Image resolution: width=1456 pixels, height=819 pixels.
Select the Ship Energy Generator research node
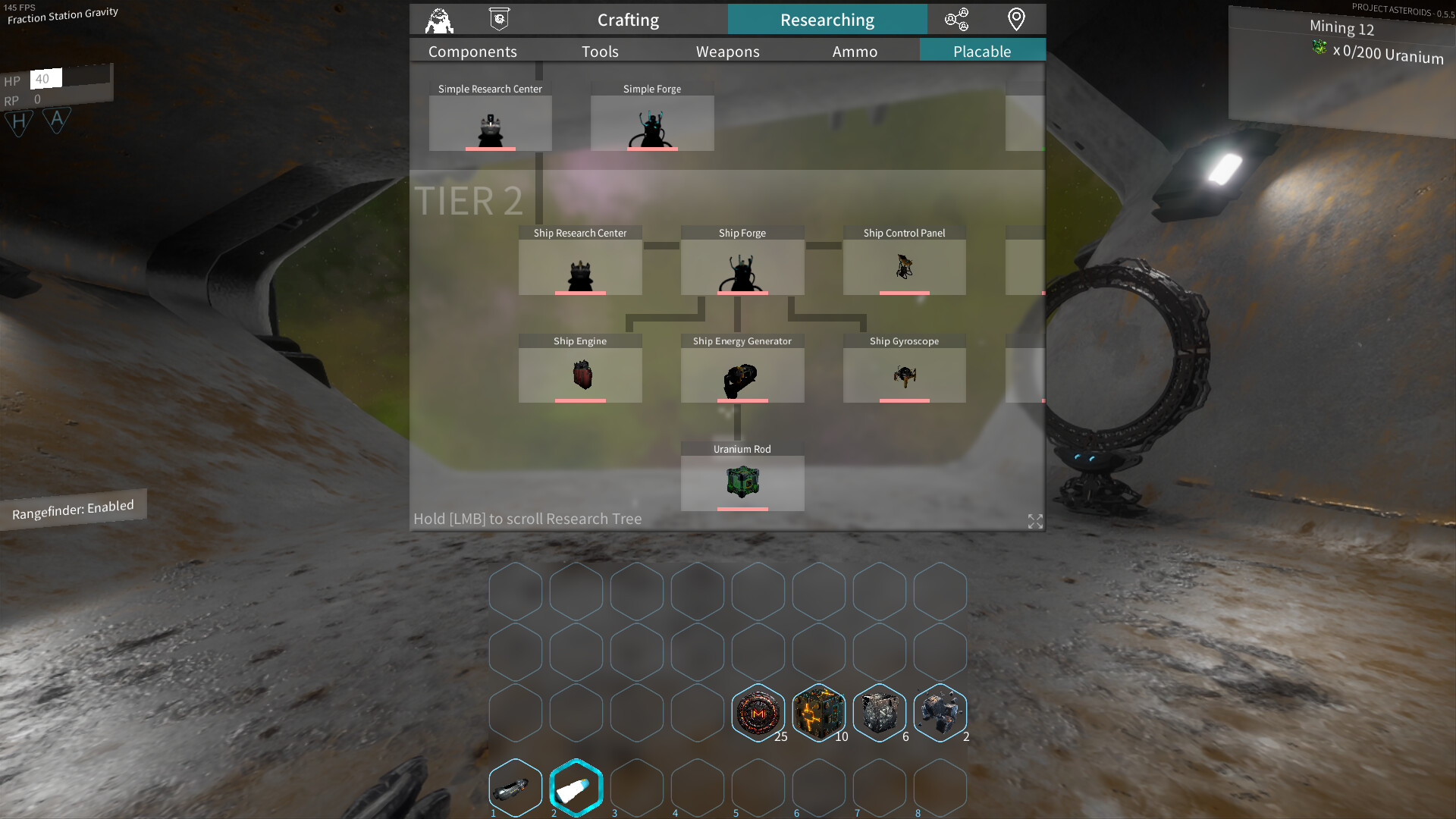(742, 375)
